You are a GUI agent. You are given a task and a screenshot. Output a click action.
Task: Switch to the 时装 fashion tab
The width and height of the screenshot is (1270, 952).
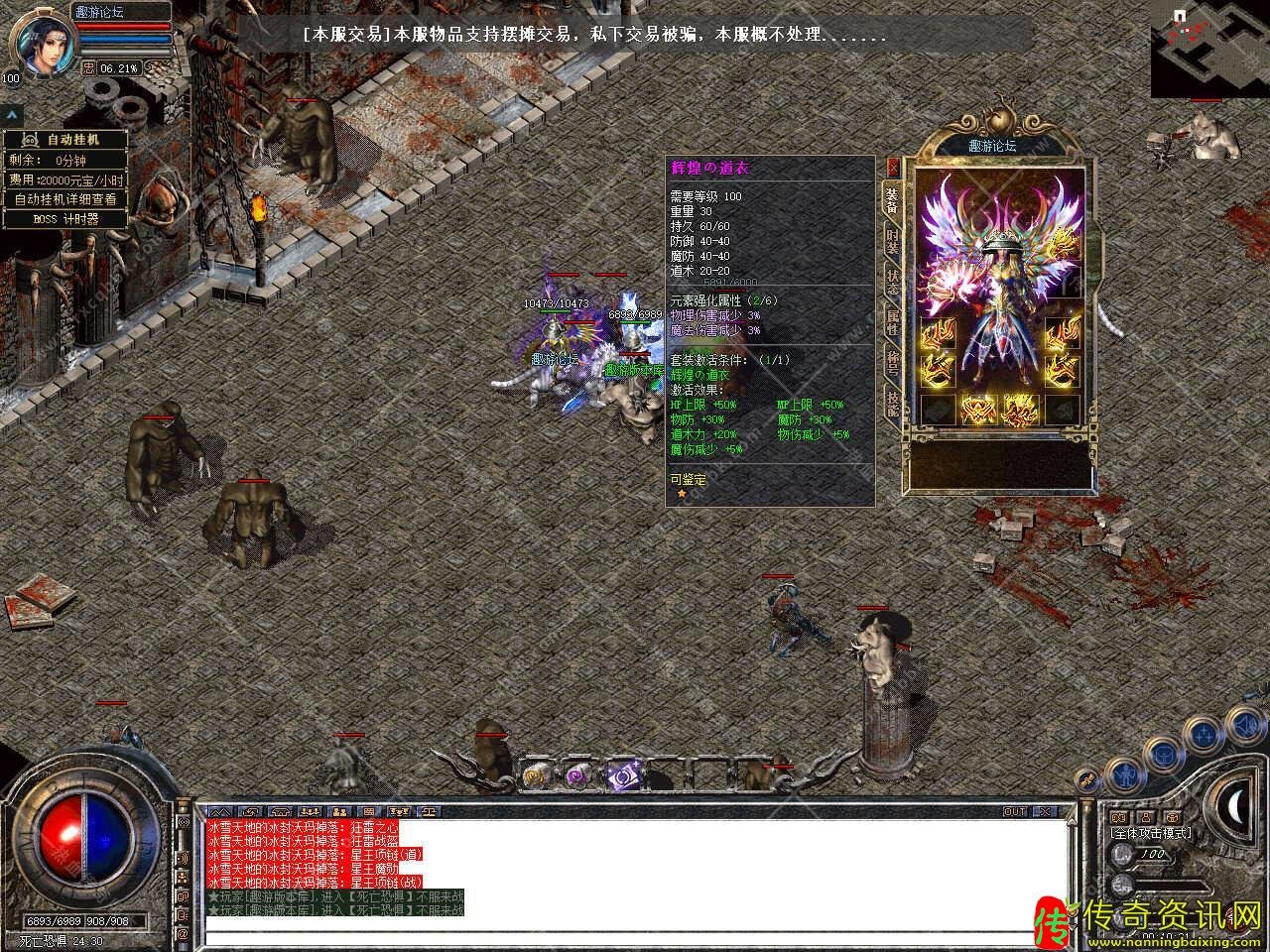(x=893, y=241)
